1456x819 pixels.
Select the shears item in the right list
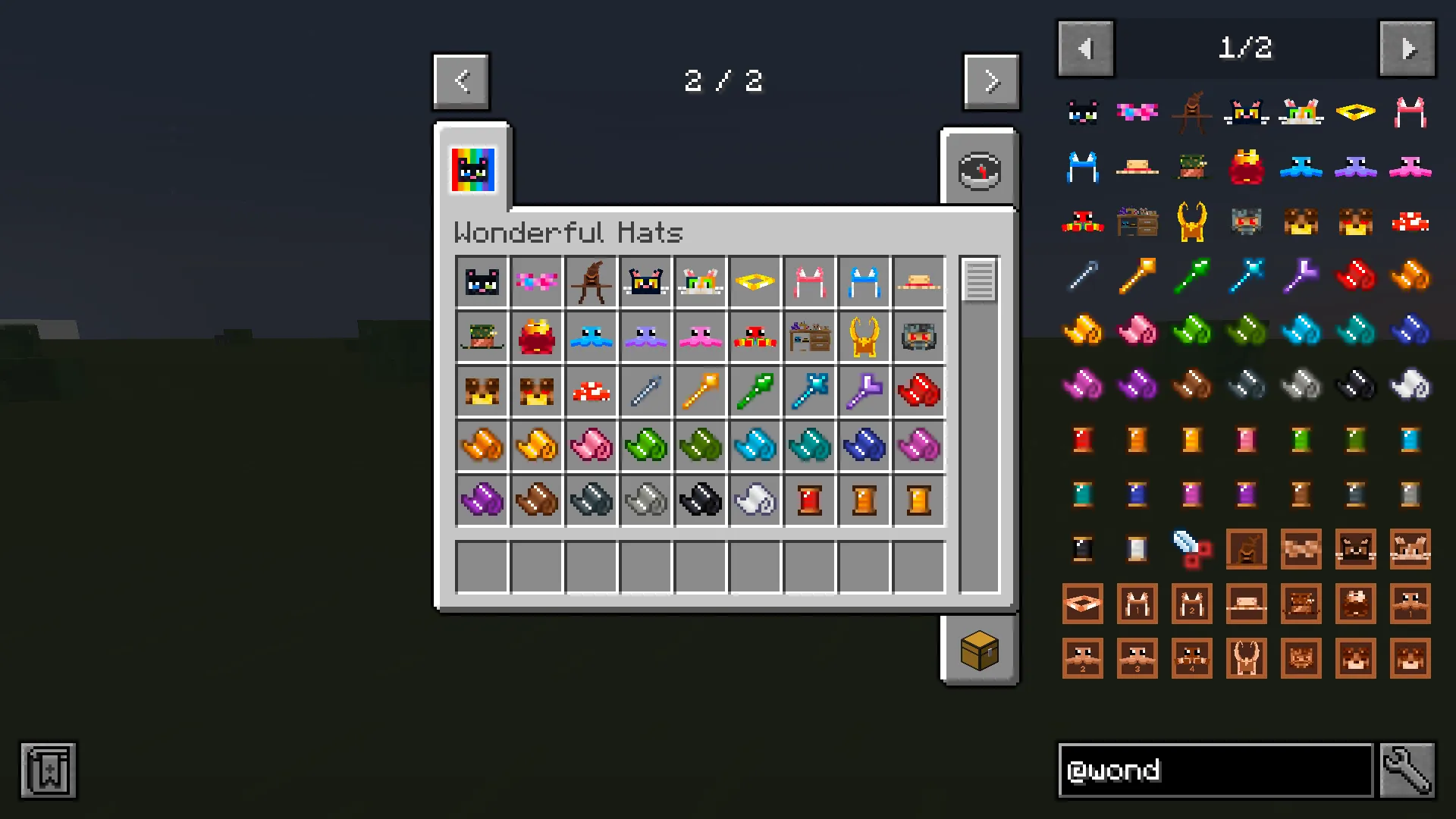(x=1191, y=548)
